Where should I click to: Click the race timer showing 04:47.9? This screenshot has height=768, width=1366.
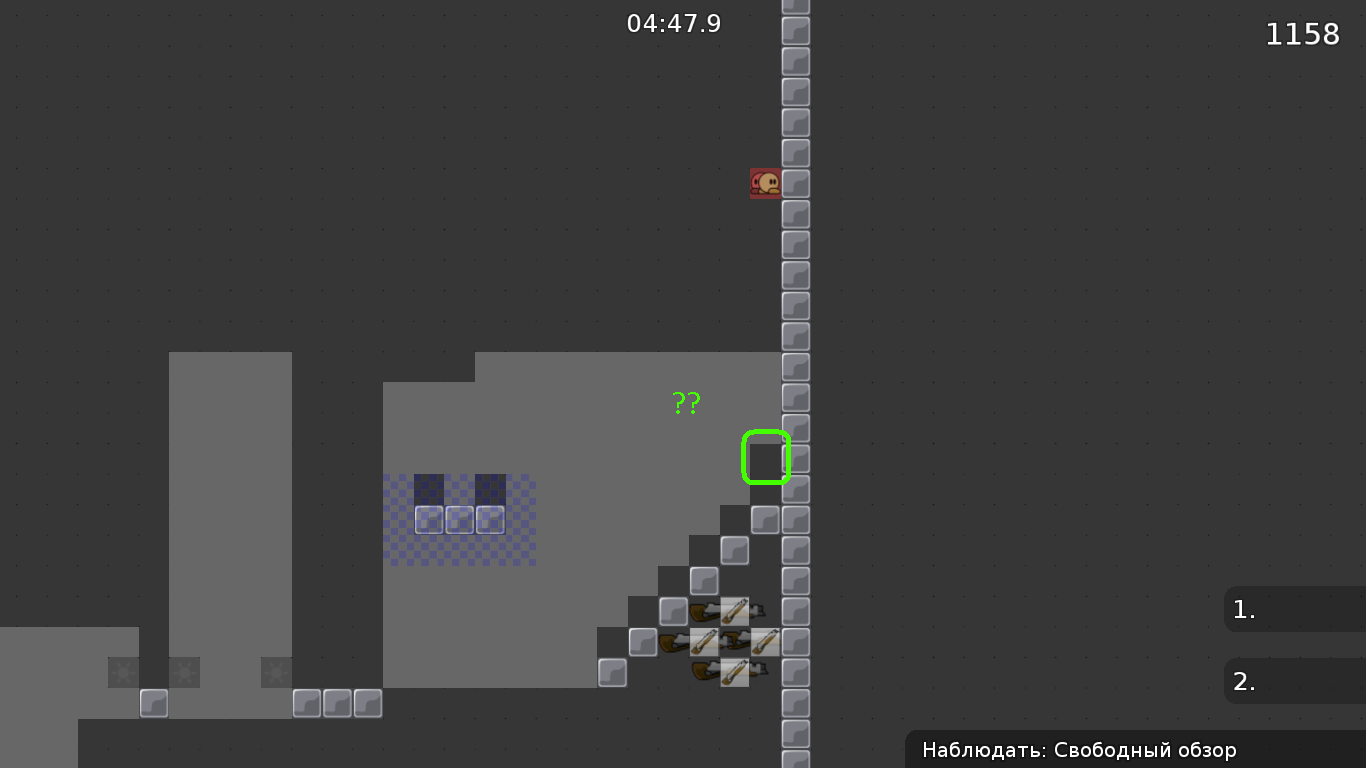(x=675, y=23)
